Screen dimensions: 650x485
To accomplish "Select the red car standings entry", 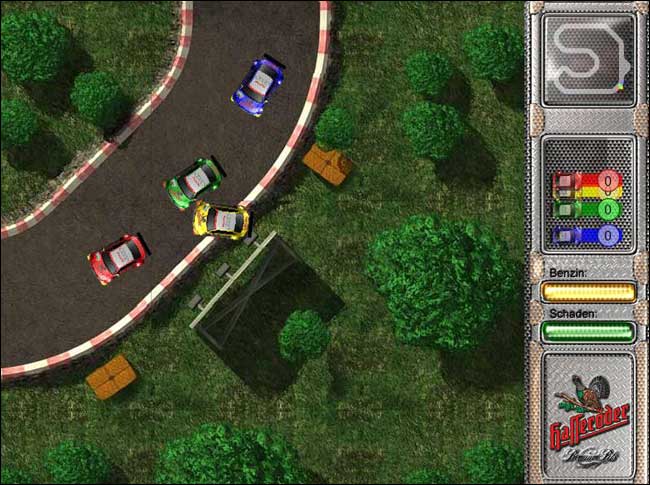I will point(587,184).
